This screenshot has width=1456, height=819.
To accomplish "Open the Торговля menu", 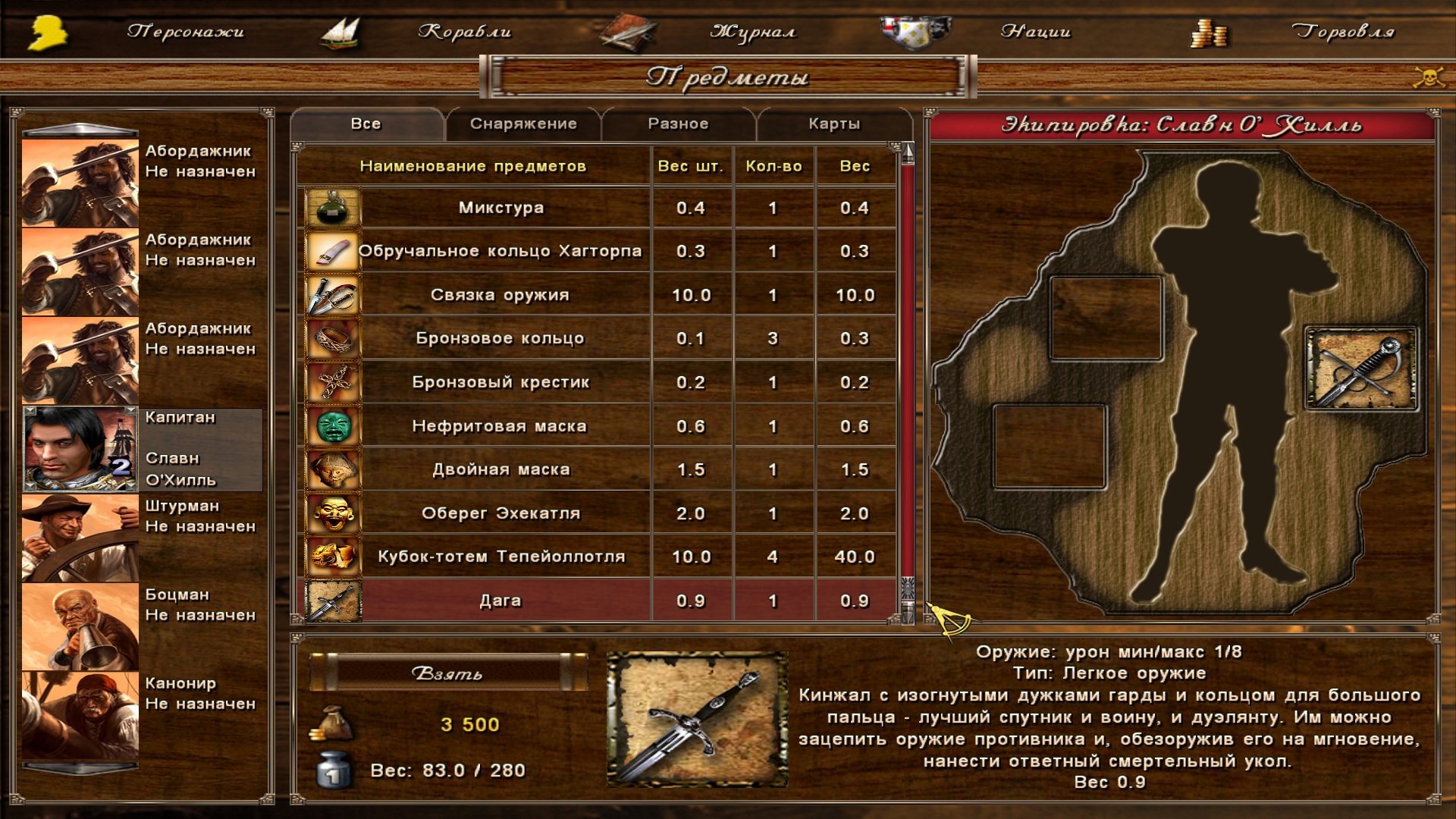I will coord(1342,32).
